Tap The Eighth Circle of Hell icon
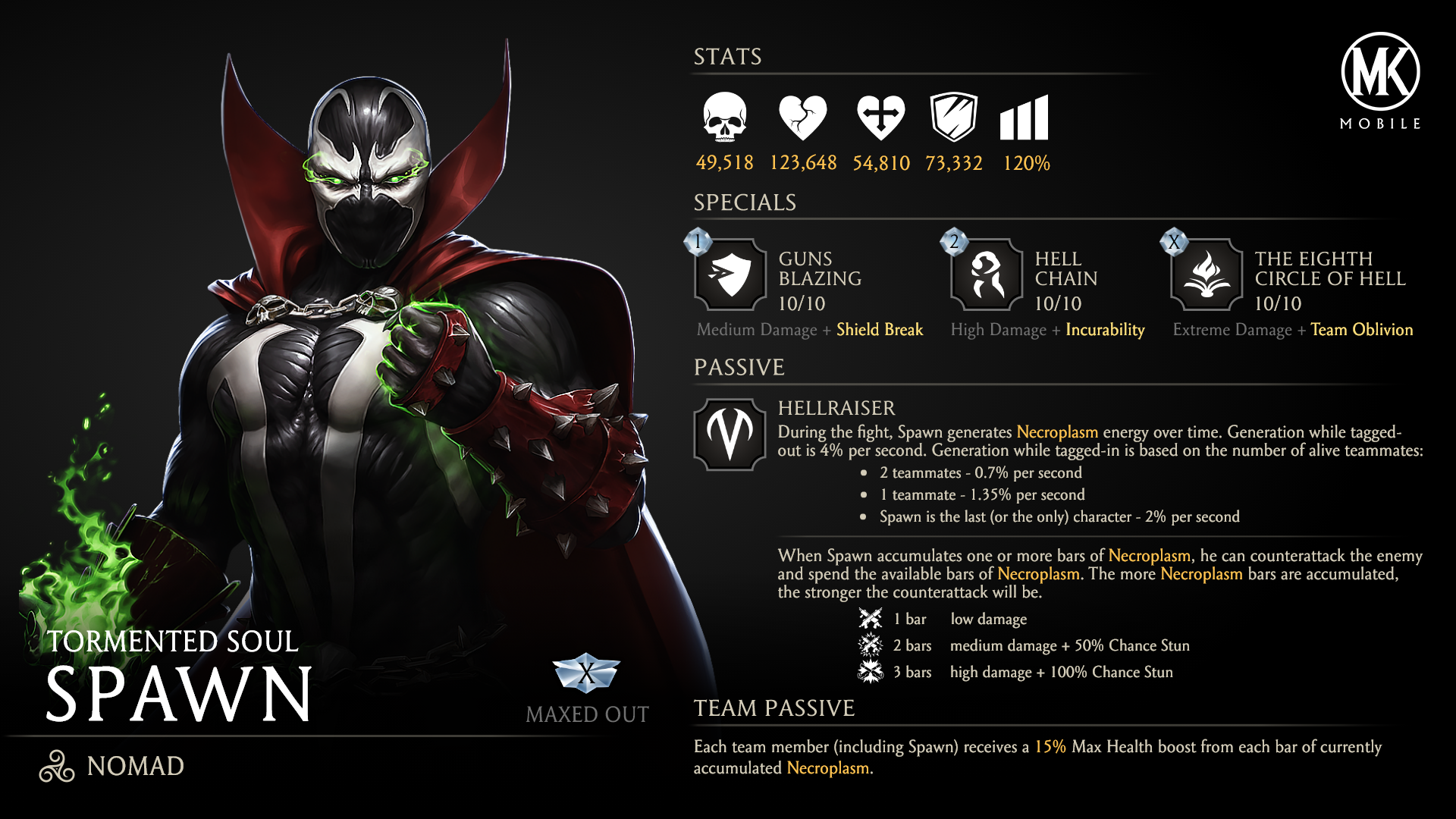This screenshot has height=819, width=1456. (x=1207, y=275)
